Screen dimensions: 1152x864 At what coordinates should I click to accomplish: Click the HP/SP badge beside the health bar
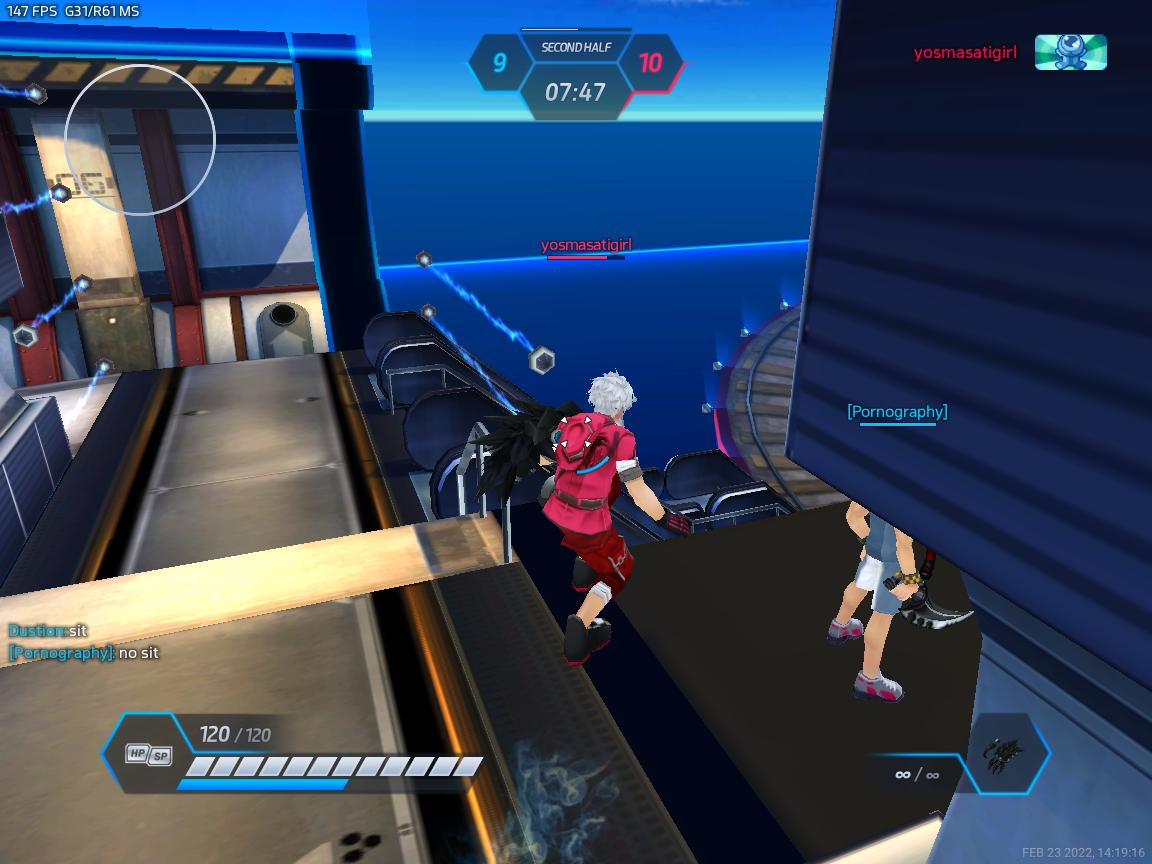click(148, 755)
